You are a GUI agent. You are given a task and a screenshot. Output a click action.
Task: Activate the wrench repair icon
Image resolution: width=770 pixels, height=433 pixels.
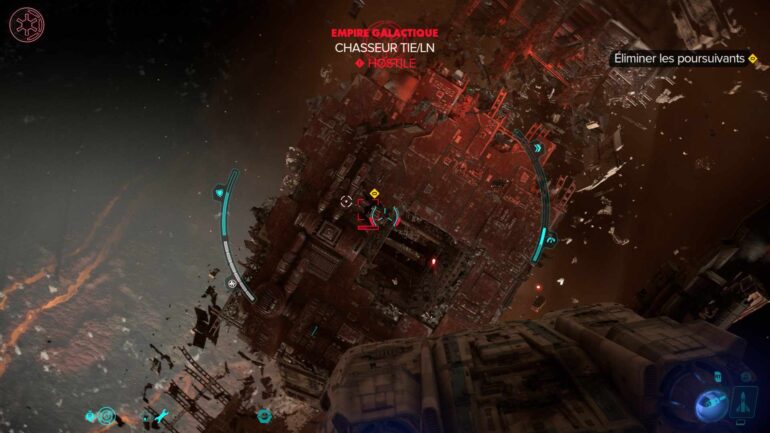click(x=160, y=416)
